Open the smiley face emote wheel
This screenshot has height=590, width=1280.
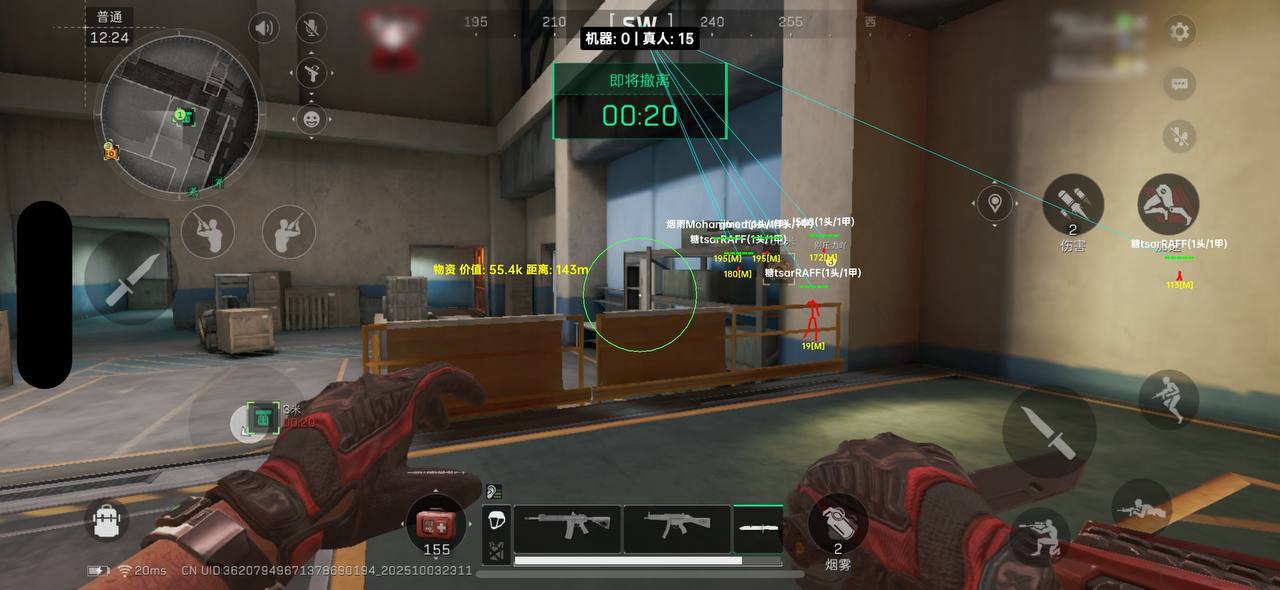[x=313, y=119]
